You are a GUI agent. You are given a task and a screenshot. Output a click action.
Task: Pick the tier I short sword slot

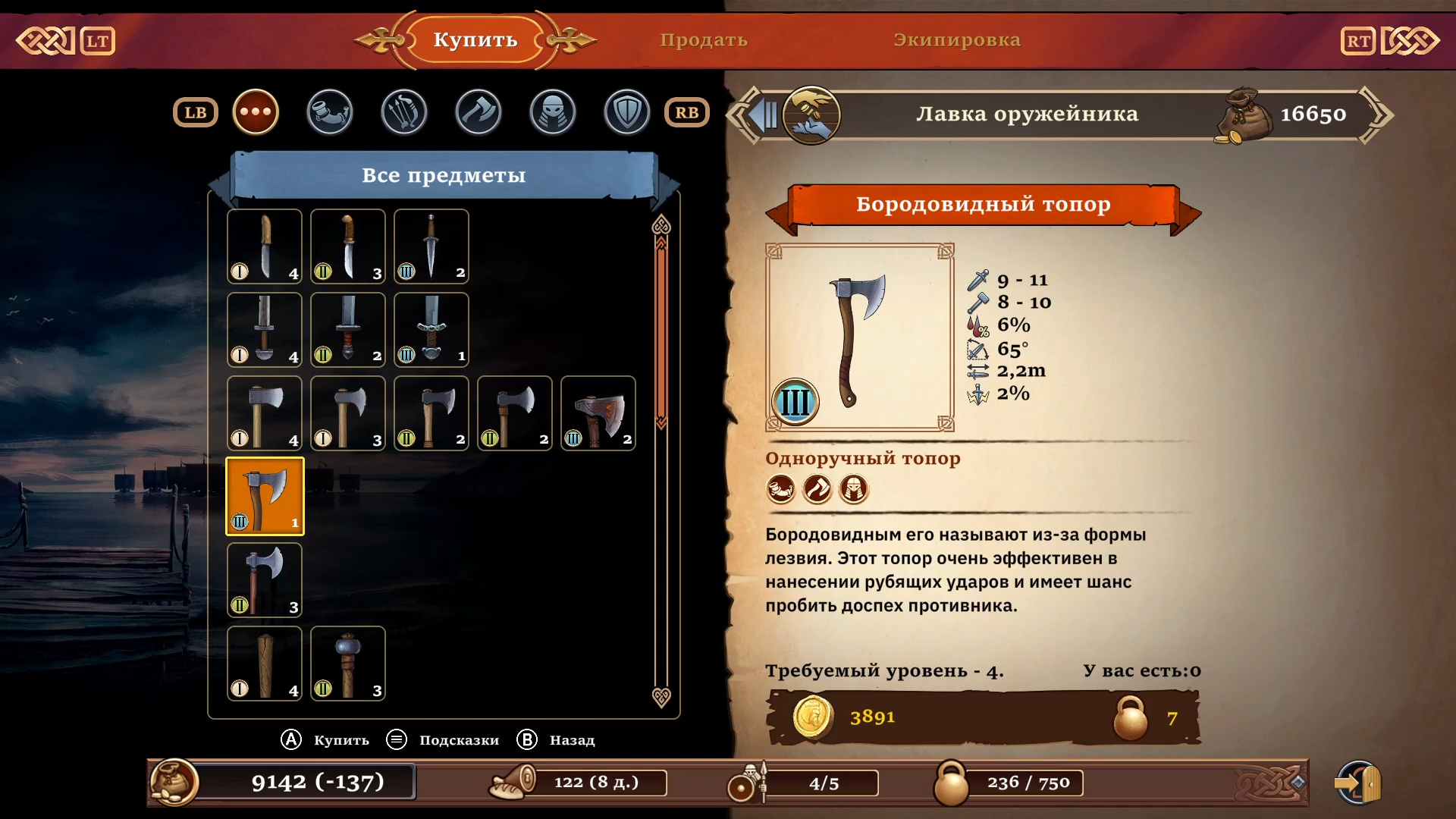(265, 330)
